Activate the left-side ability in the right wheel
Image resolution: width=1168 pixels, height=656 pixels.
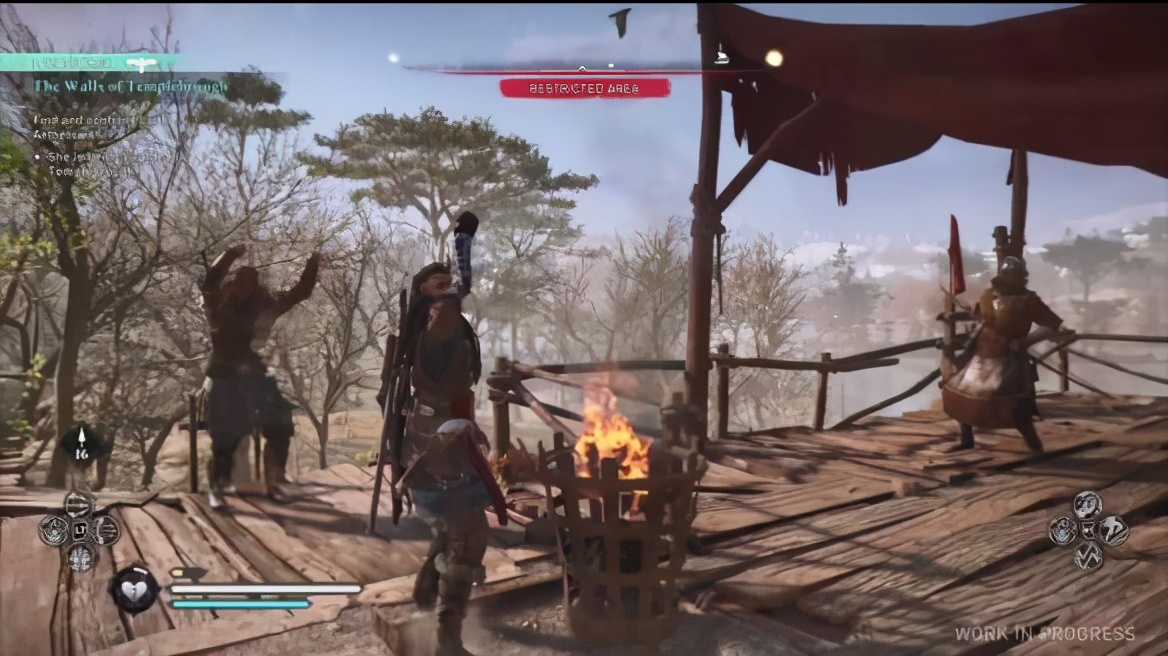coord(1062,530)
